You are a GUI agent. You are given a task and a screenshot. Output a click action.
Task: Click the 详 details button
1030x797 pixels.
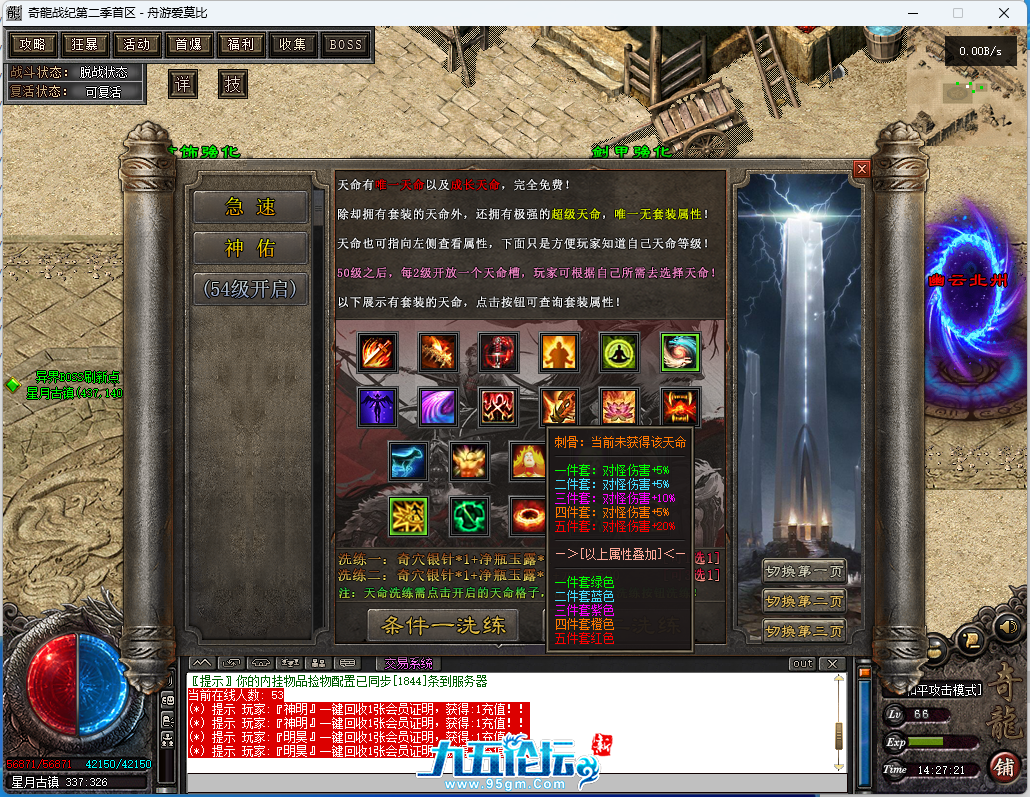point(181,84)
